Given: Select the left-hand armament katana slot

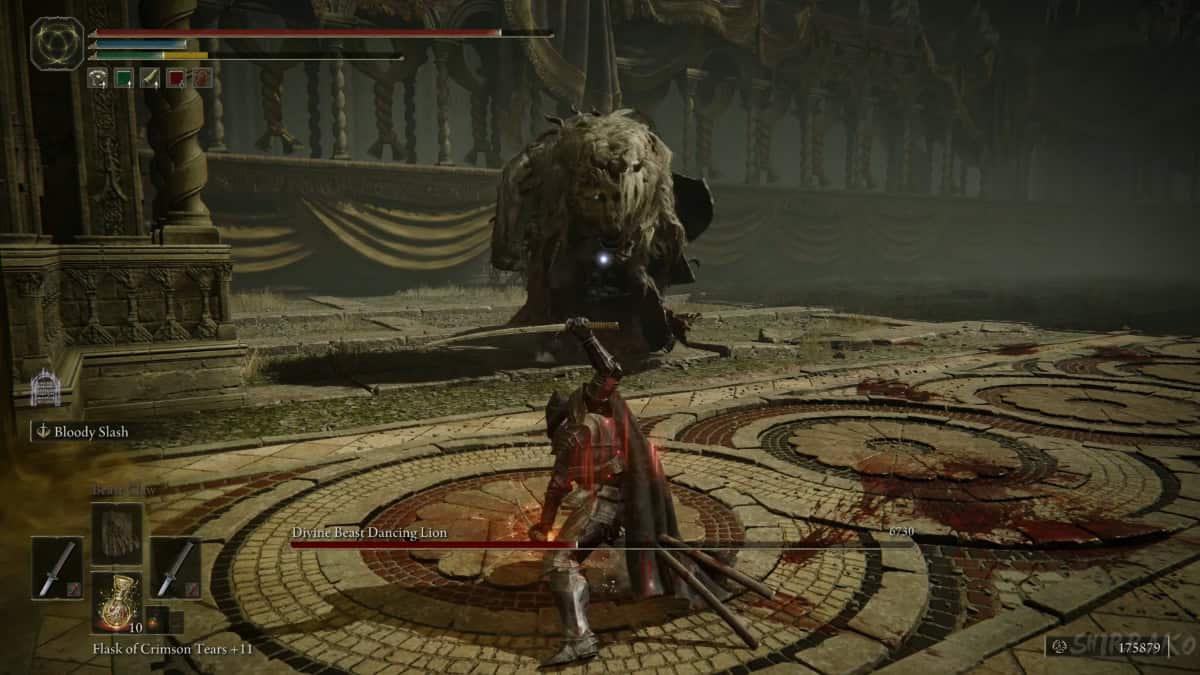Looking at the screenshot, I should pos(58,568).
